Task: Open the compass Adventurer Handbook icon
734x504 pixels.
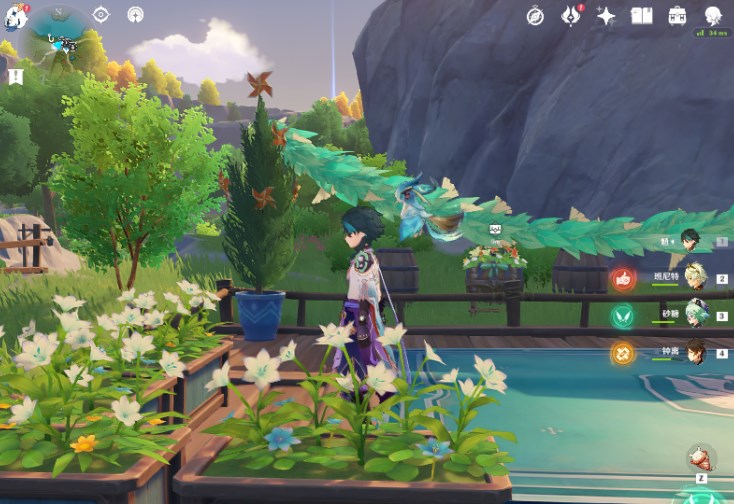Action: click(x=535, y=15)
